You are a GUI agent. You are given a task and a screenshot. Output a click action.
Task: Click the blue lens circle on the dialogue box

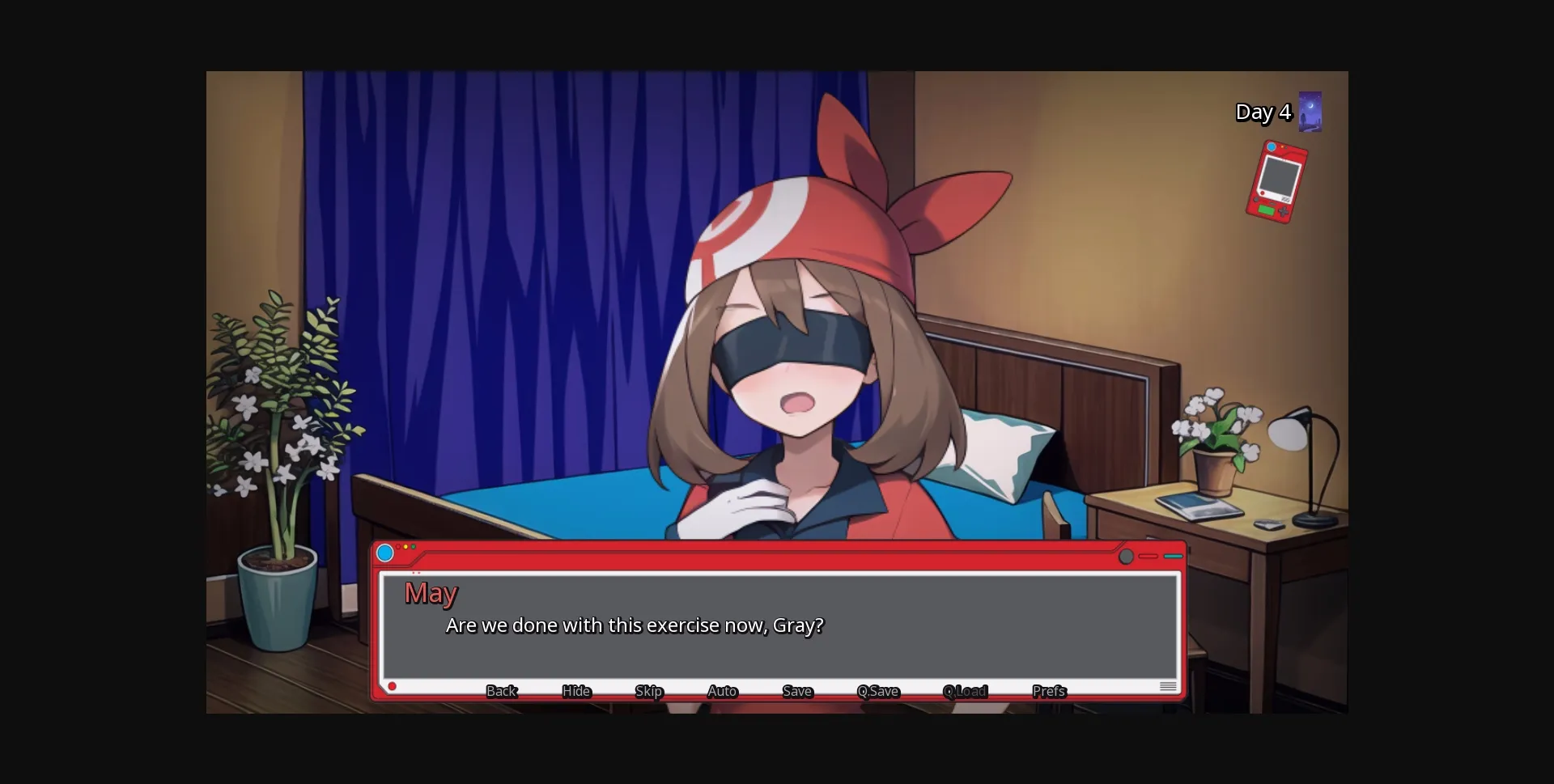pyautogui.click(x=385, y=553)
